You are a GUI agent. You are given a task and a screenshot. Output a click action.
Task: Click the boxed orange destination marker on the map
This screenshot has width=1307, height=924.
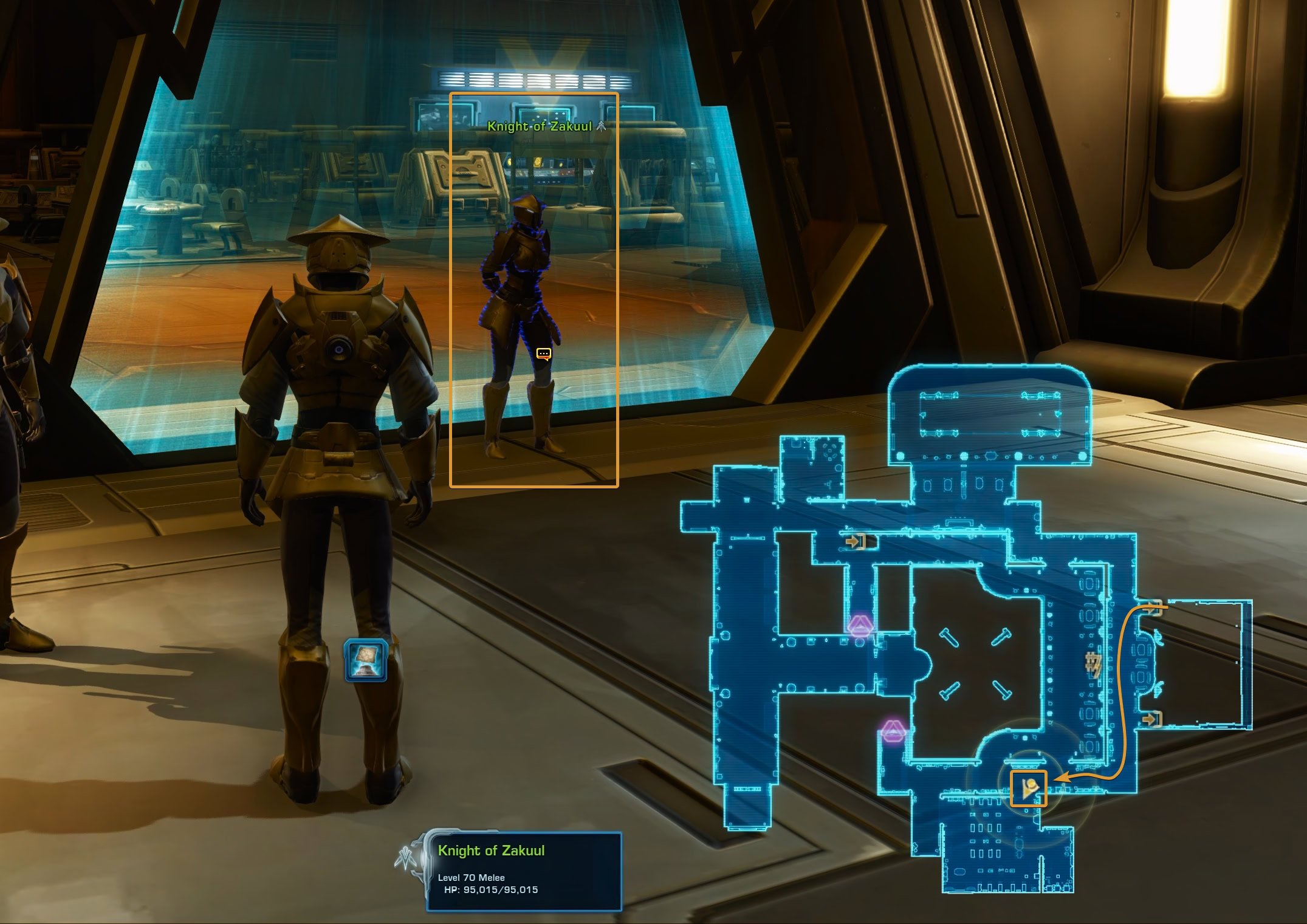pyautogui.click(x=1028, y=789)
